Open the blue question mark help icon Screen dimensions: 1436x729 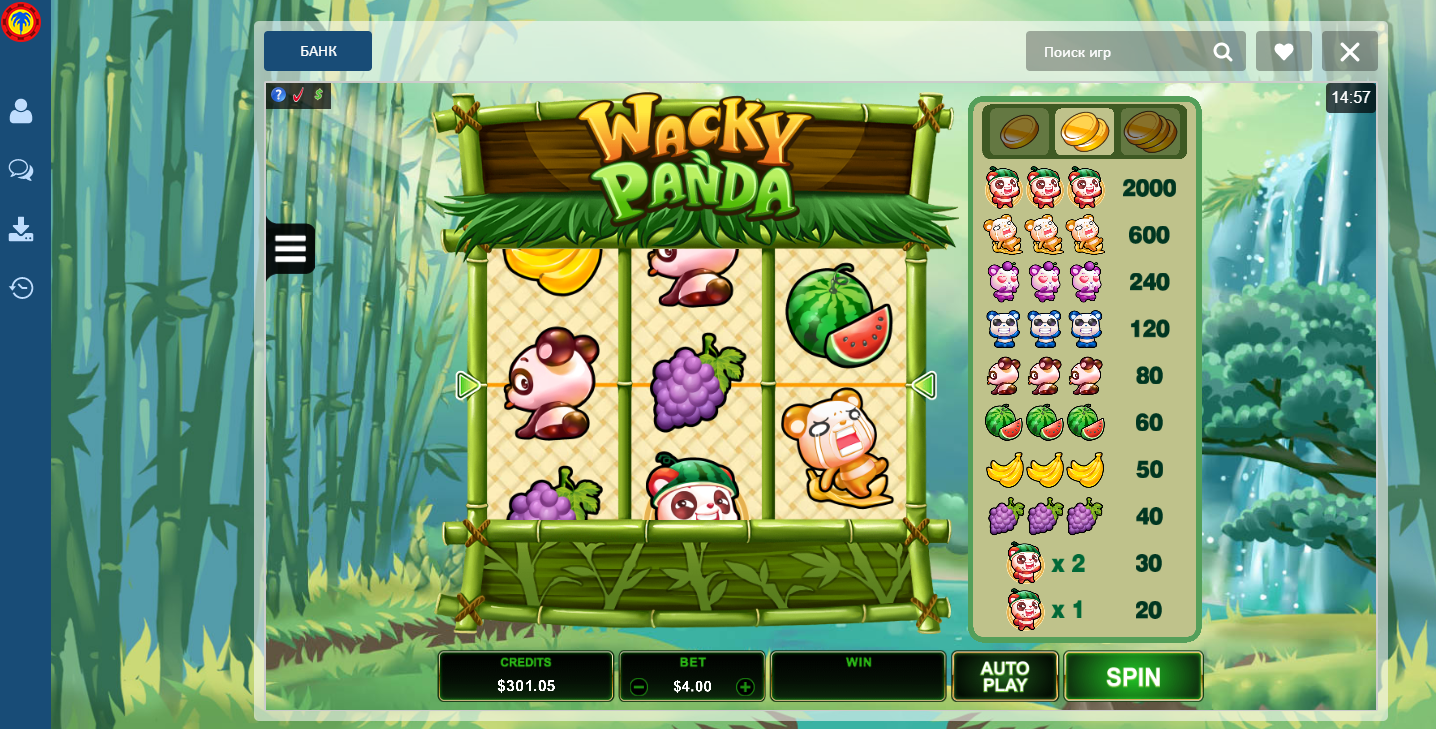pyautogui.click(x=279, y=95)
